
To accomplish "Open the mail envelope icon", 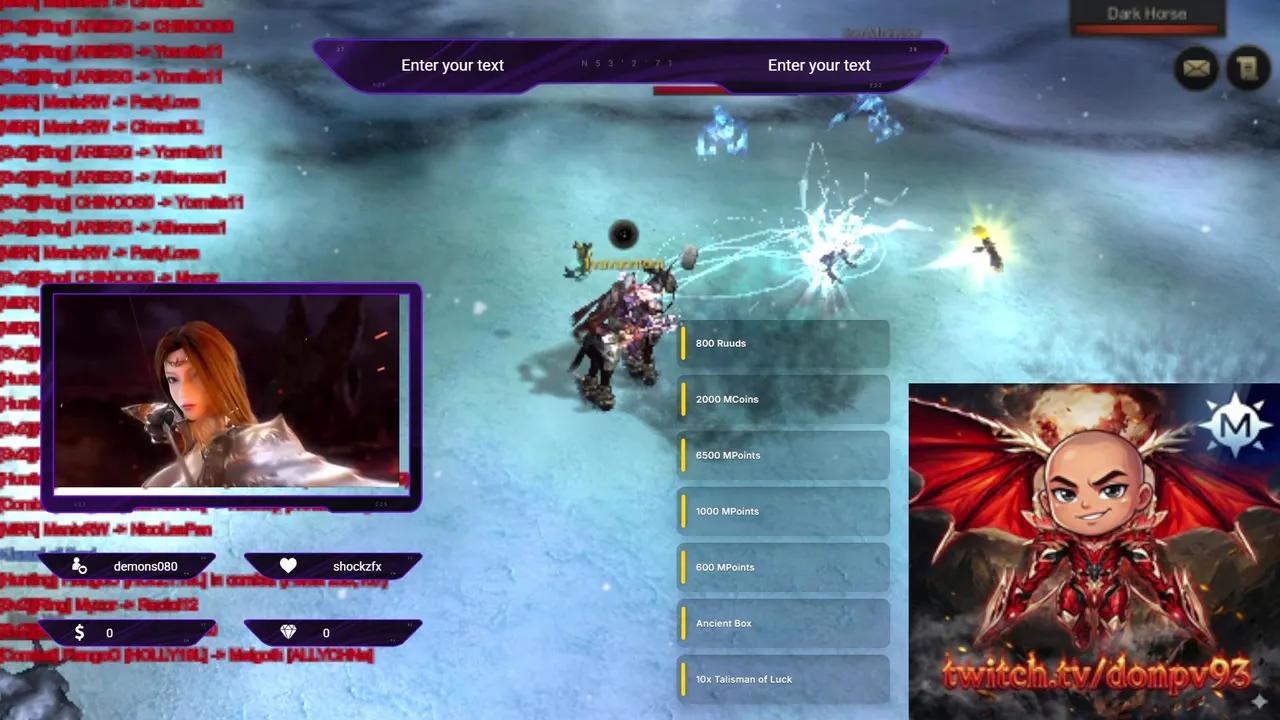I will [x=1196, y=68].
